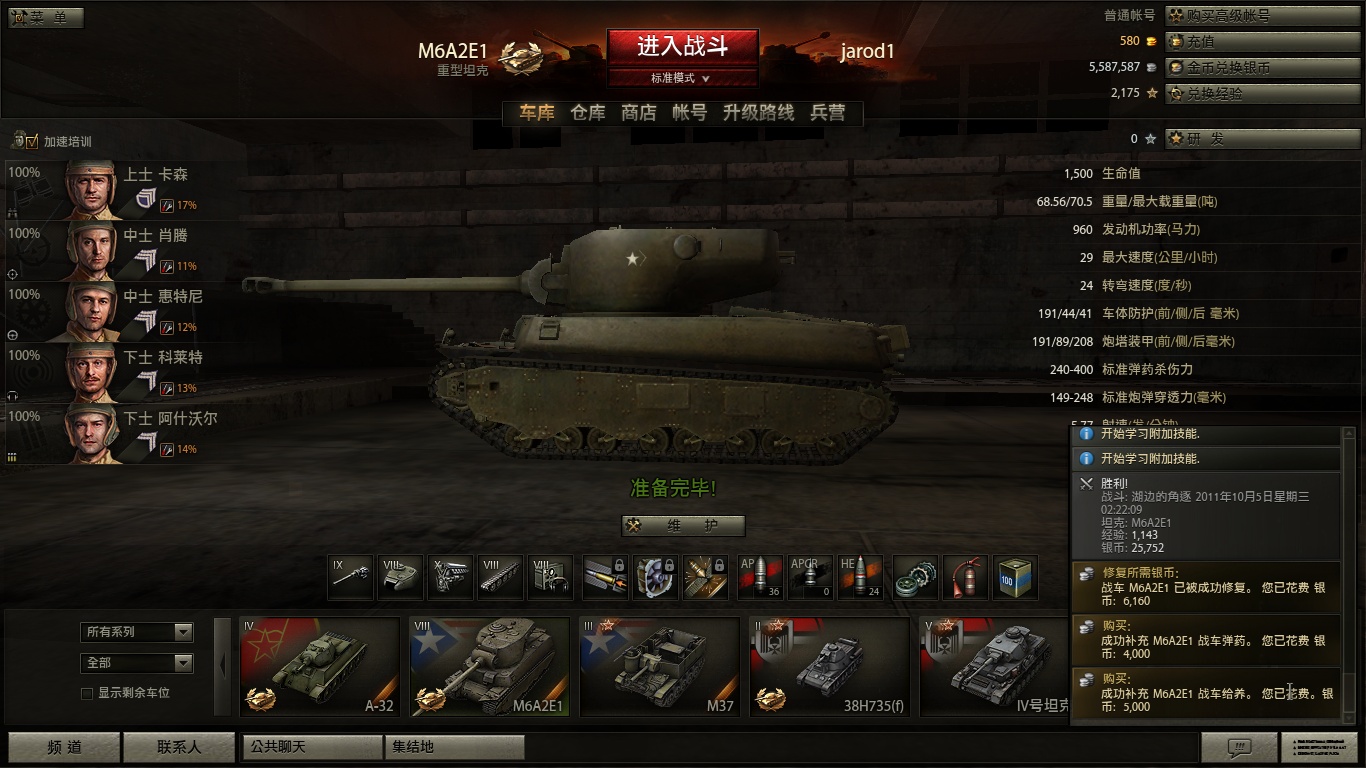Switch to the 商店 shop tab
Viewport: 1366px width, 768px height.
pyautogui.click(x=639, y=113)
